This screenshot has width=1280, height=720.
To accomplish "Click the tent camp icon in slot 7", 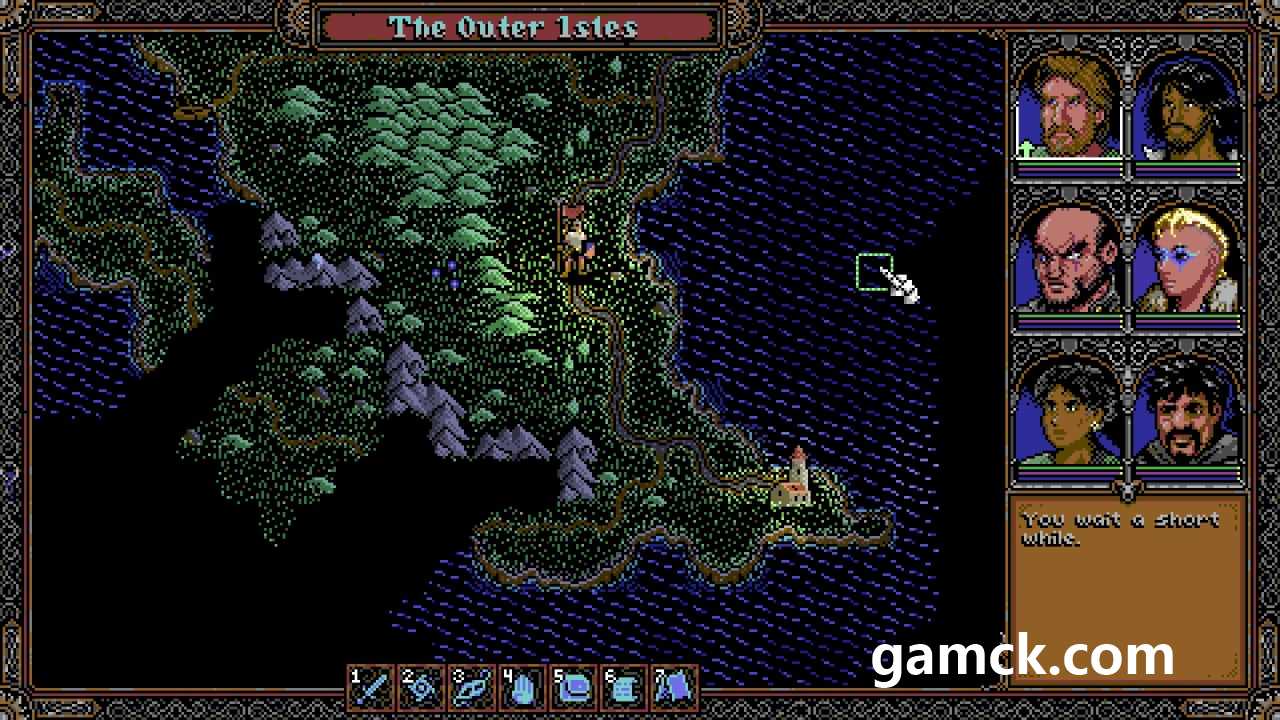I will (x=677, y=688).
